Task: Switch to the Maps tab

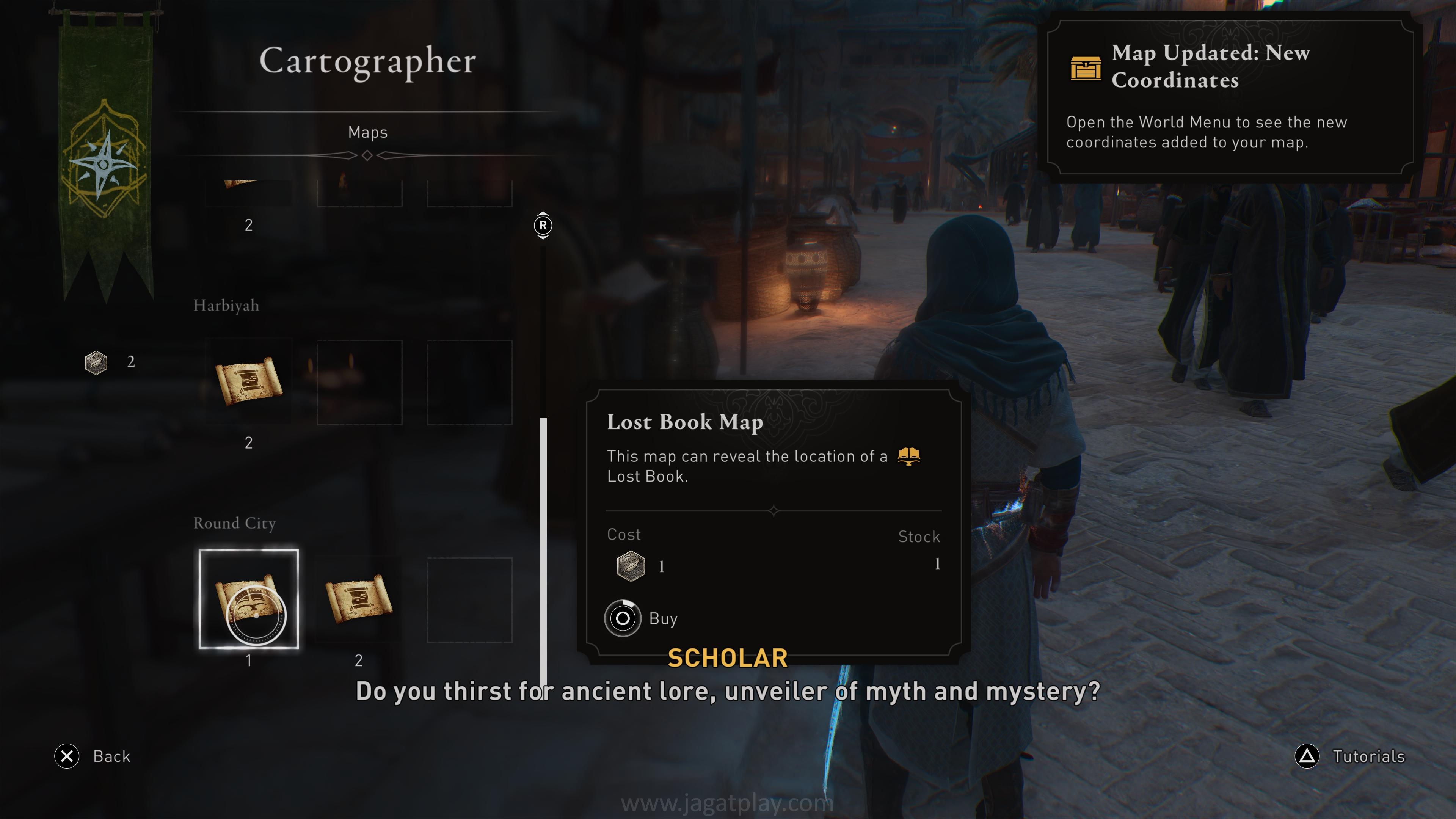Action: coord(367,132)
